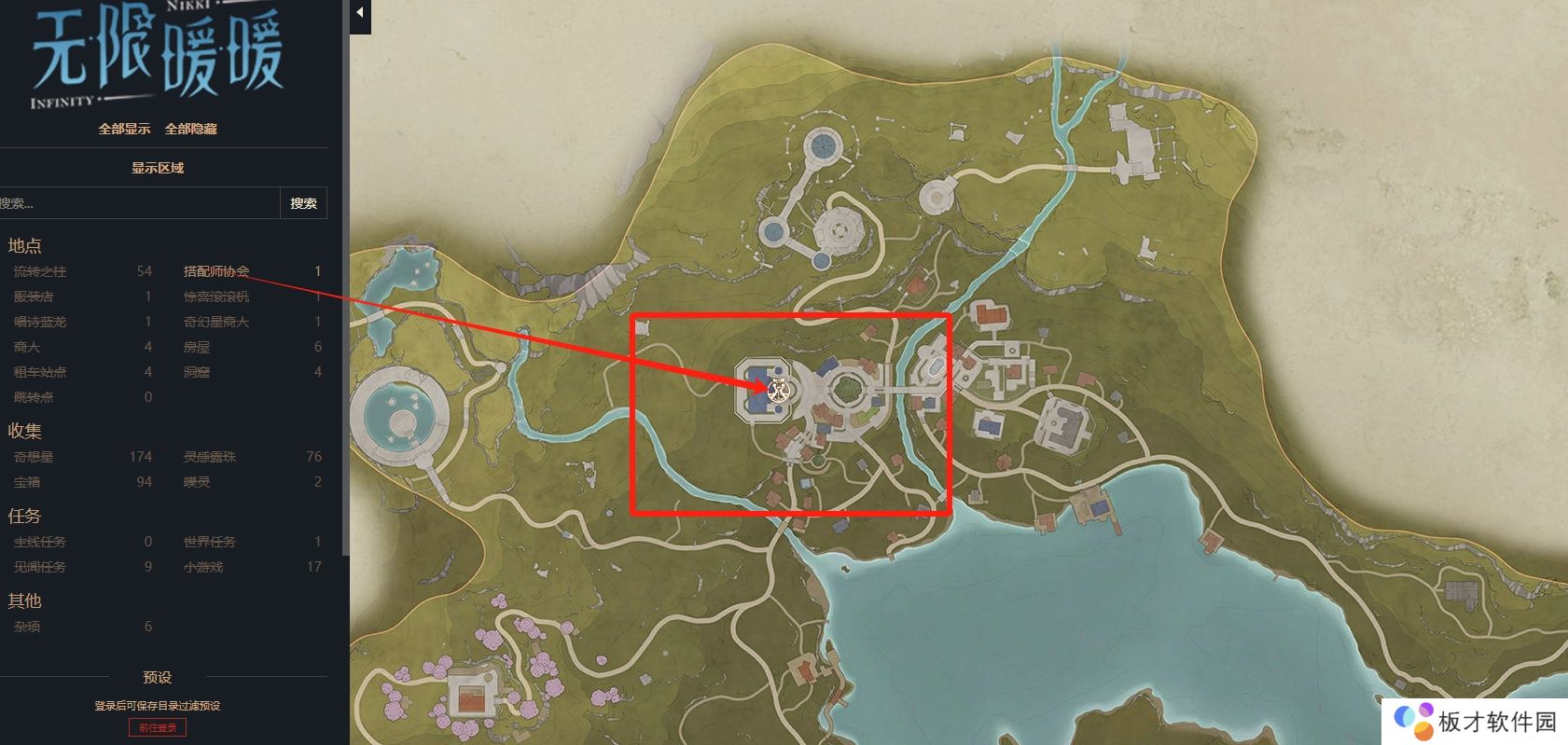The height and width of the screenshot is (745, 1568).
Task: Go to login via 前往登录 button
Action: click(x=158, y=727)
